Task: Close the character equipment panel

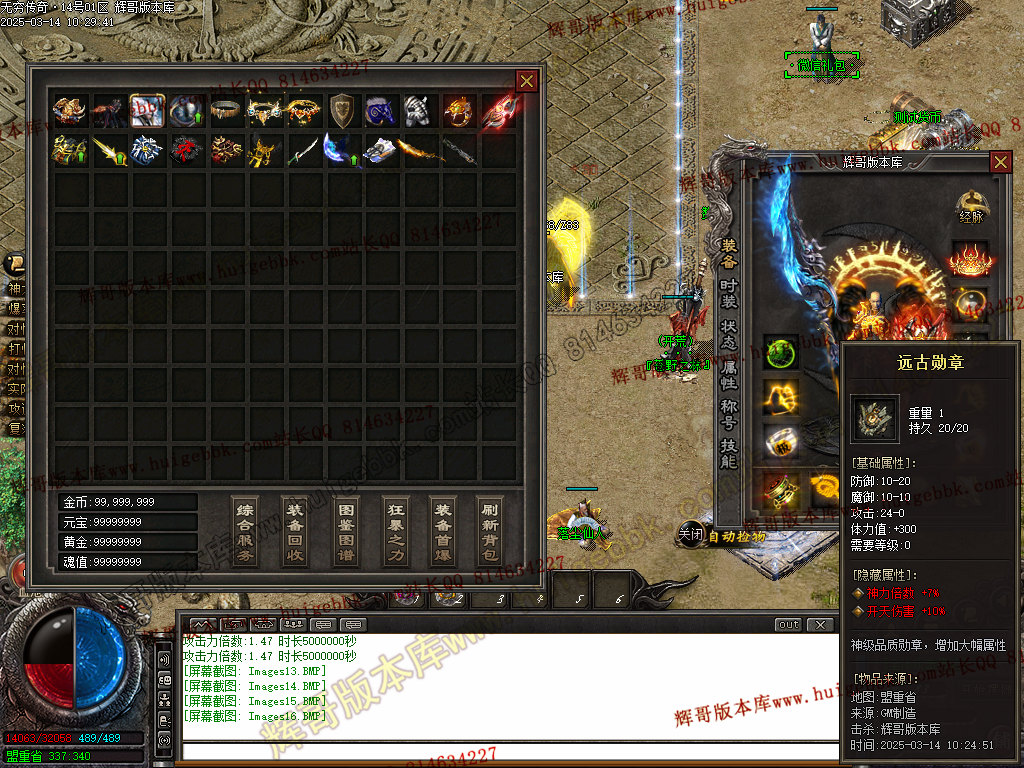Action: coord(1000,162)
